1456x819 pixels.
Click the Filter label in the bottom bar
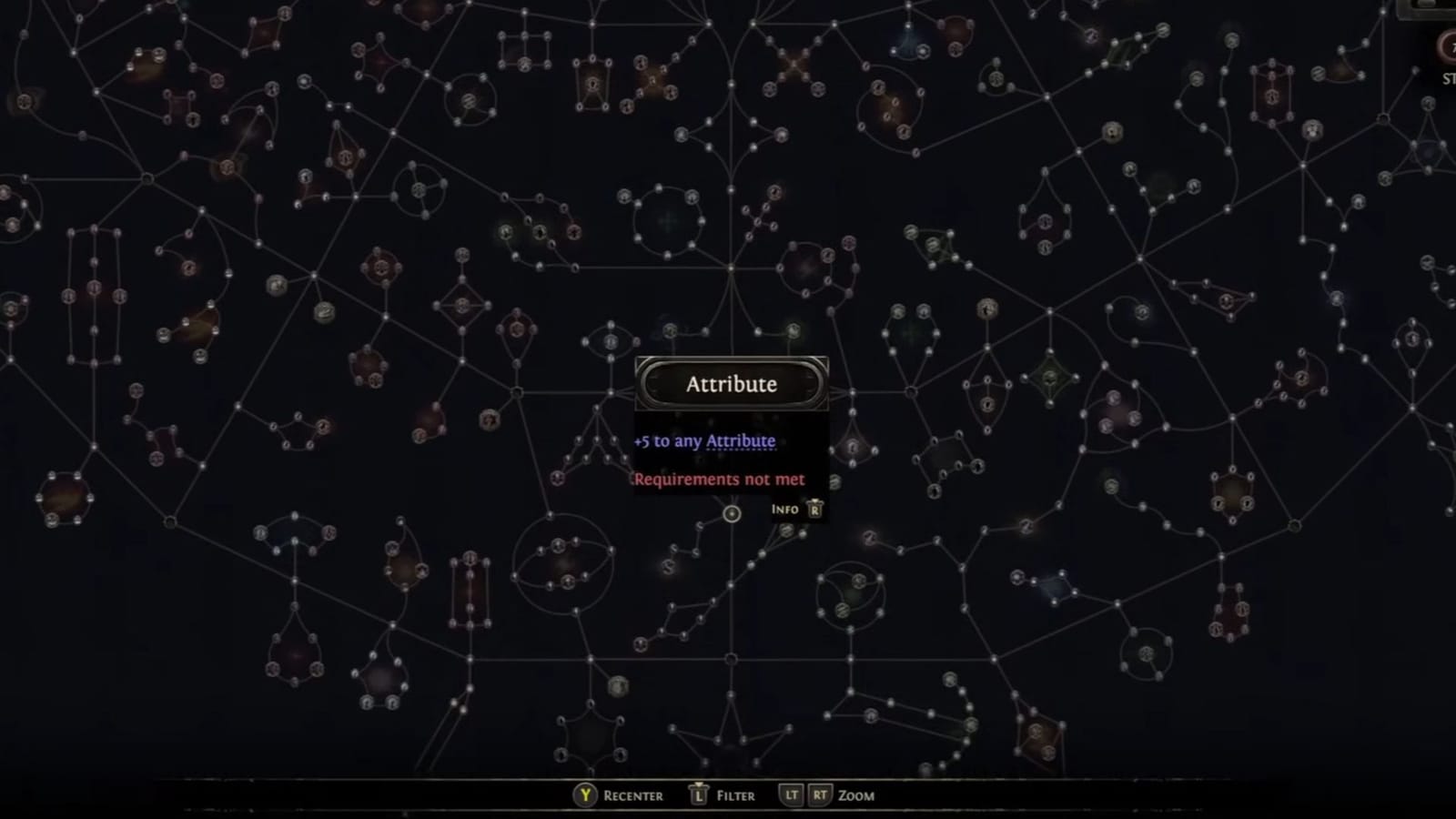[x=734, y=794]
